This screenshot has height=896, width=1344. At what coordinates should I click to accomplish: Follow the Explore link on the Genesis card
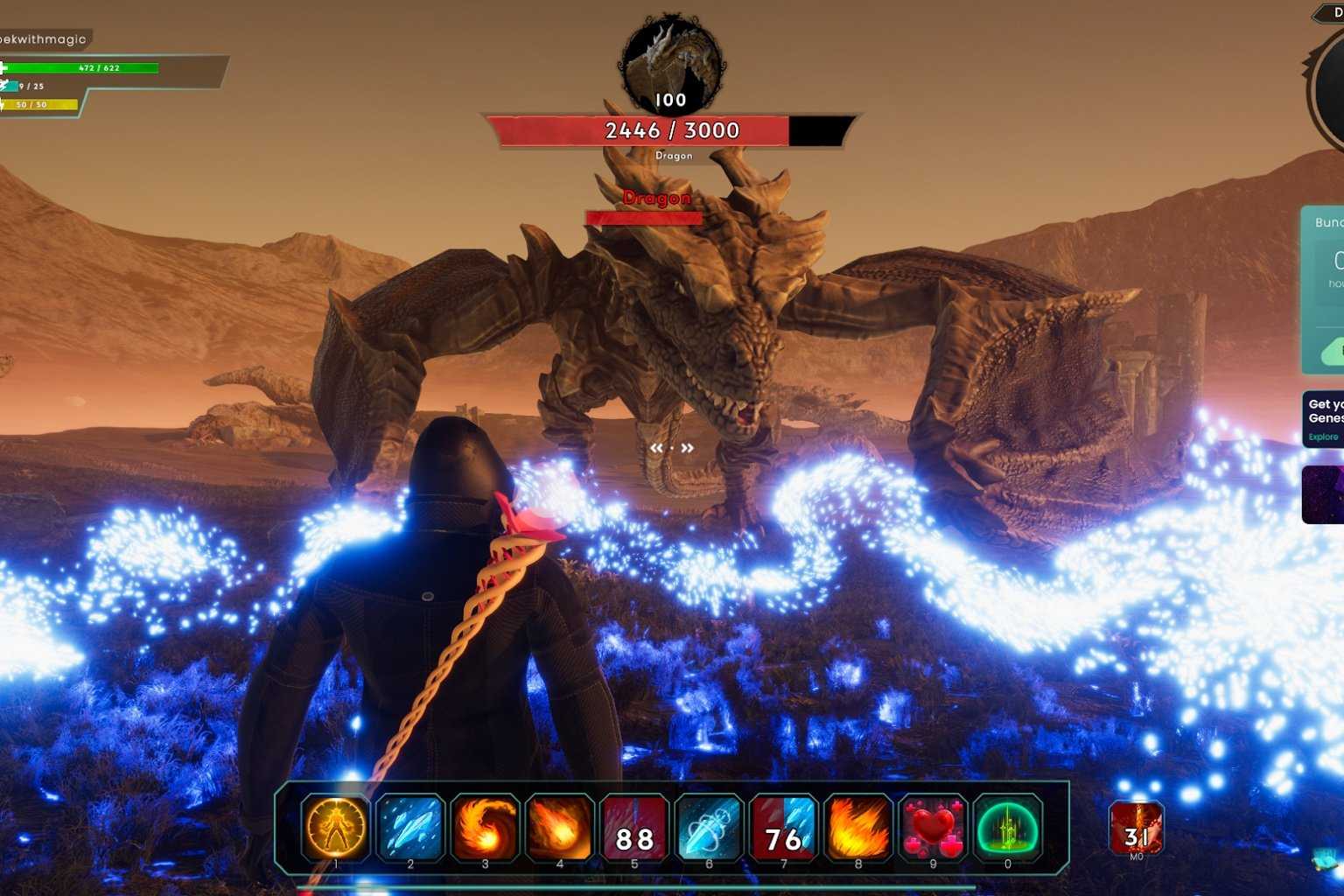pyautogui.click(x=1323, y=437)
